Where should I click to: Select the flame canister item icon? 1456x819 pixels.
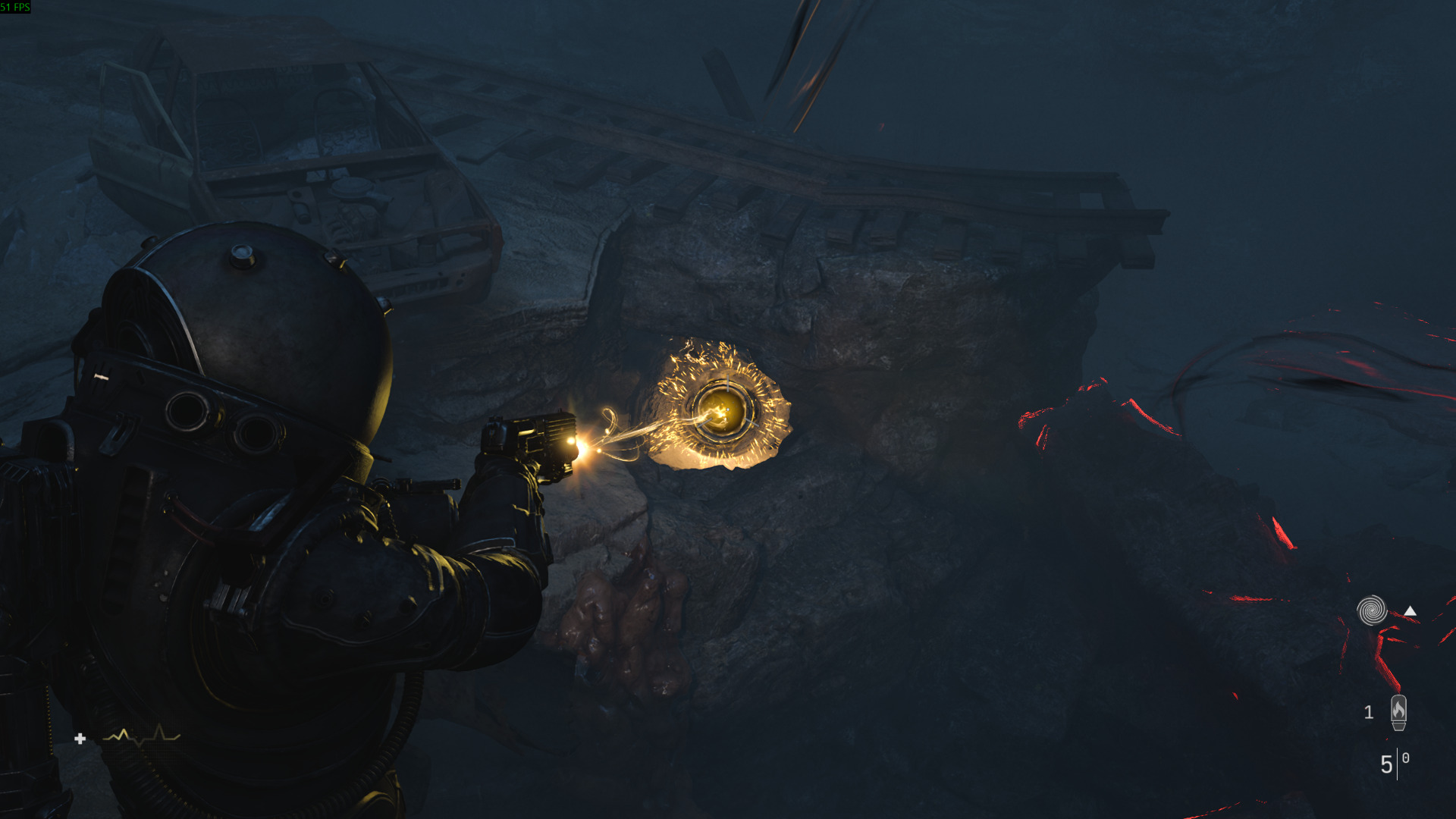[x=1398, y=712]
